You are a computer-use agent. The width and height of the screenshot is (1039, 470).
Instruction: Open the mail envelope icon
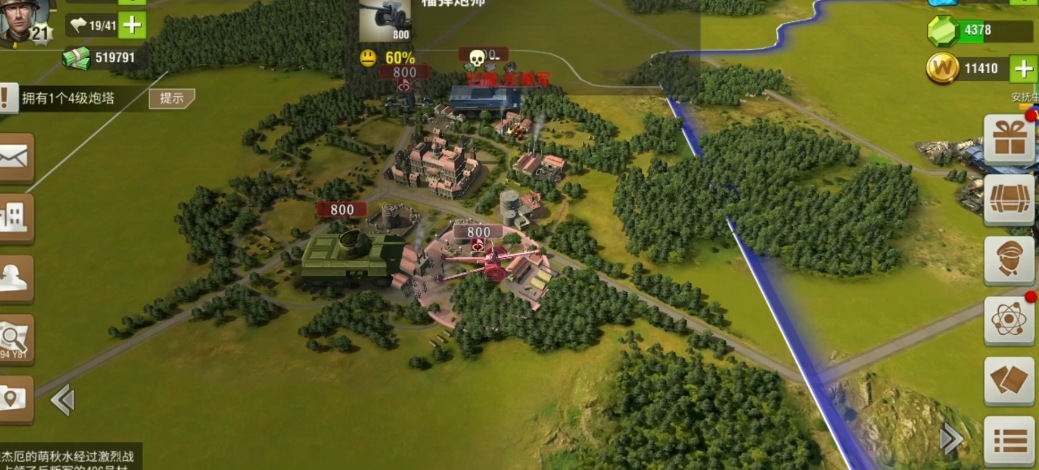pos(16,157)
